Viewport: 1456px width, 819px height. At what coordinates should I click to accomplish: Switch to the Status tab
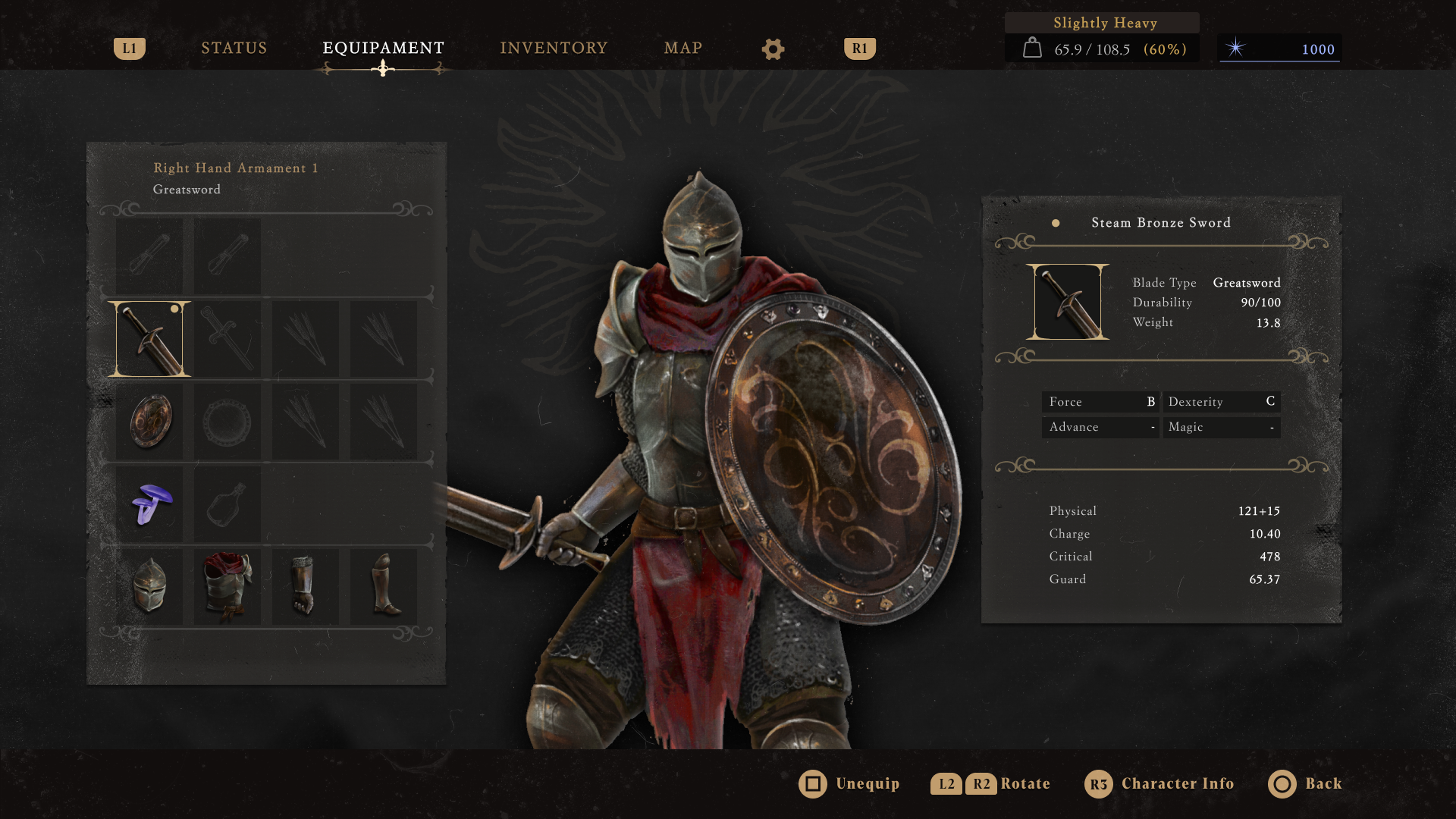tap(234, 49)
